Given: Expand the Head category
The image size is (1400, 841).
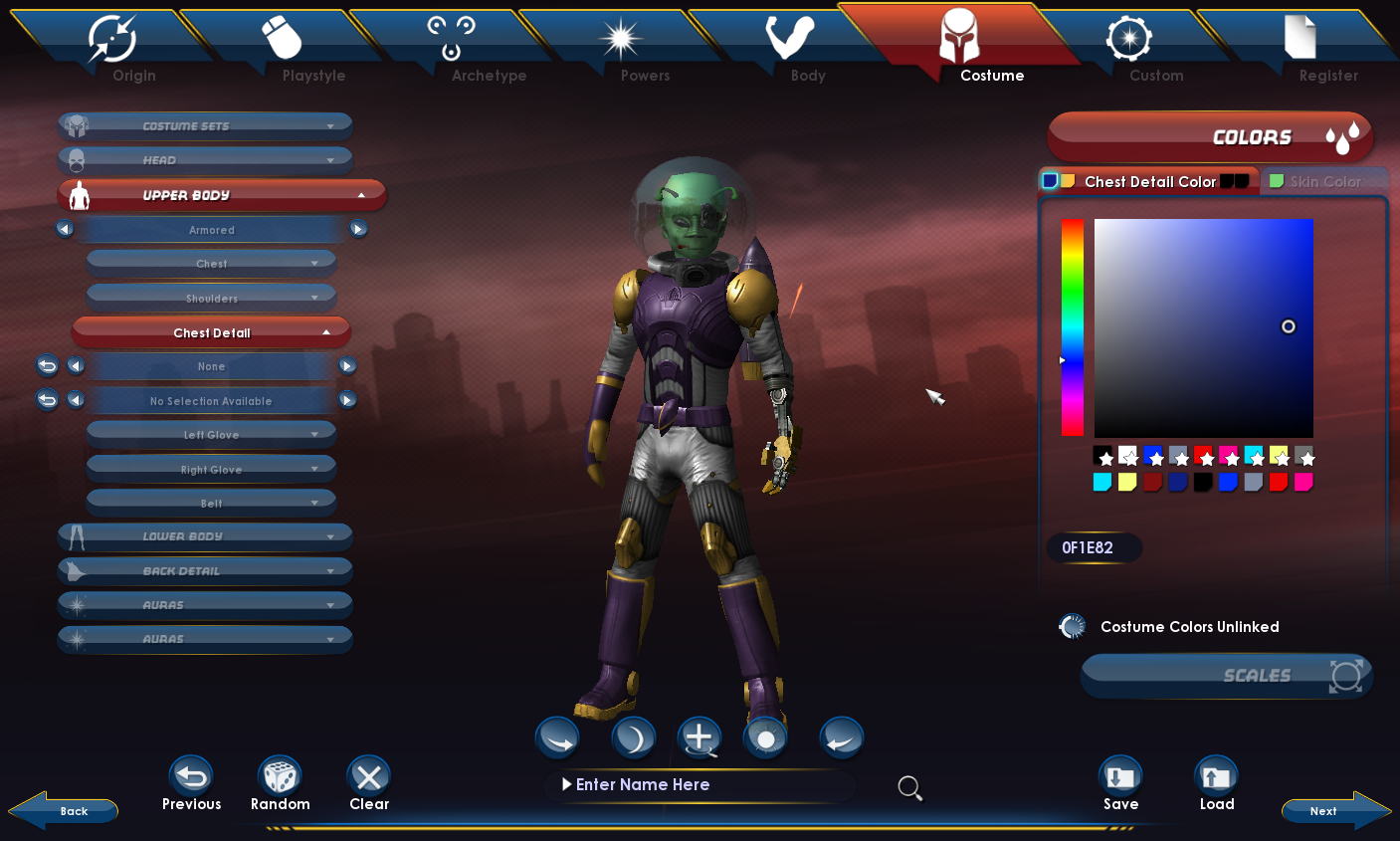Looking at the screenshot, I should [x=205, y=160].
